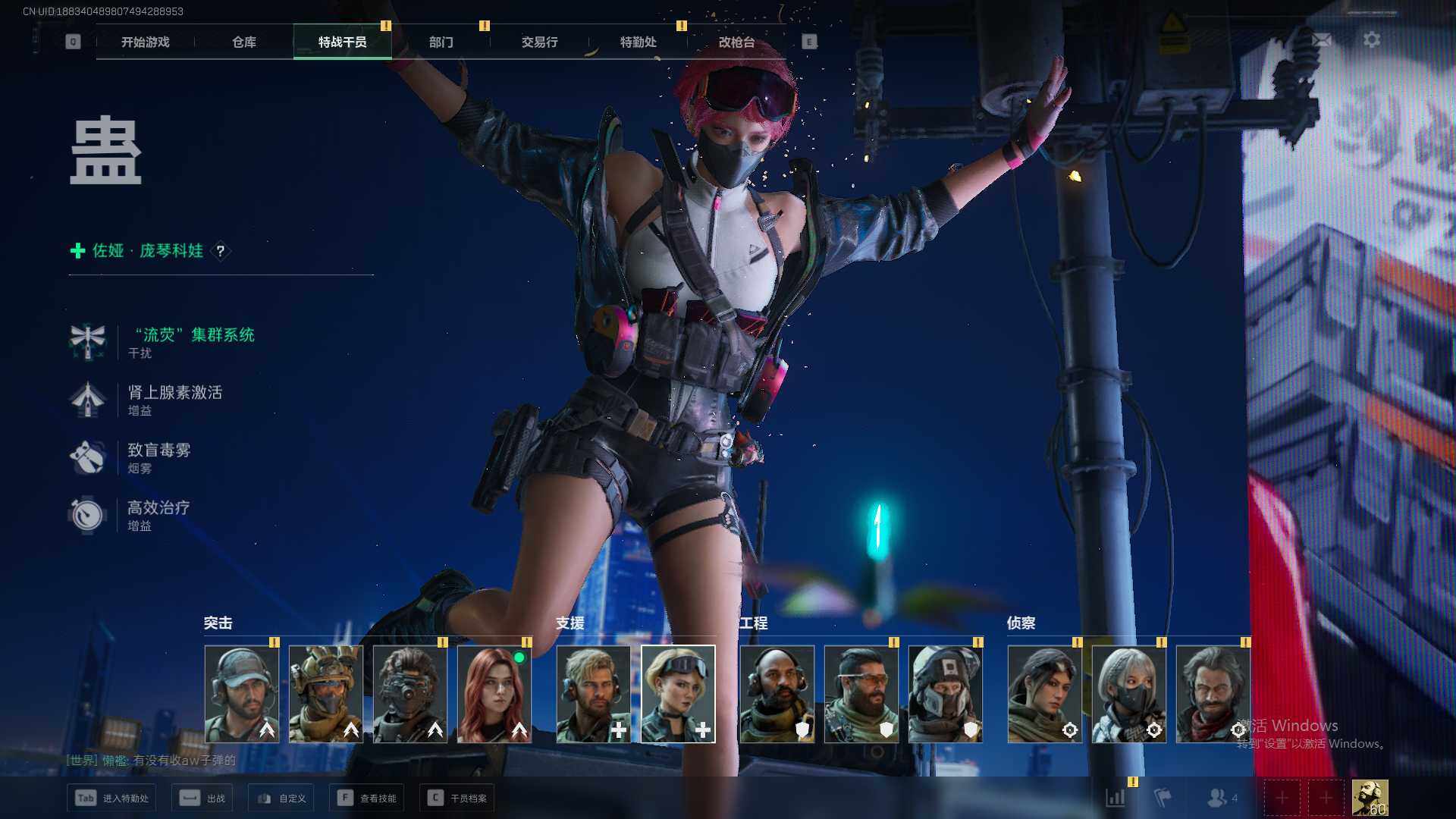The height and width of the screenshot is (819, 1456).
Task: Open the 查看技能 skills view
Action: tap(367, 798)
